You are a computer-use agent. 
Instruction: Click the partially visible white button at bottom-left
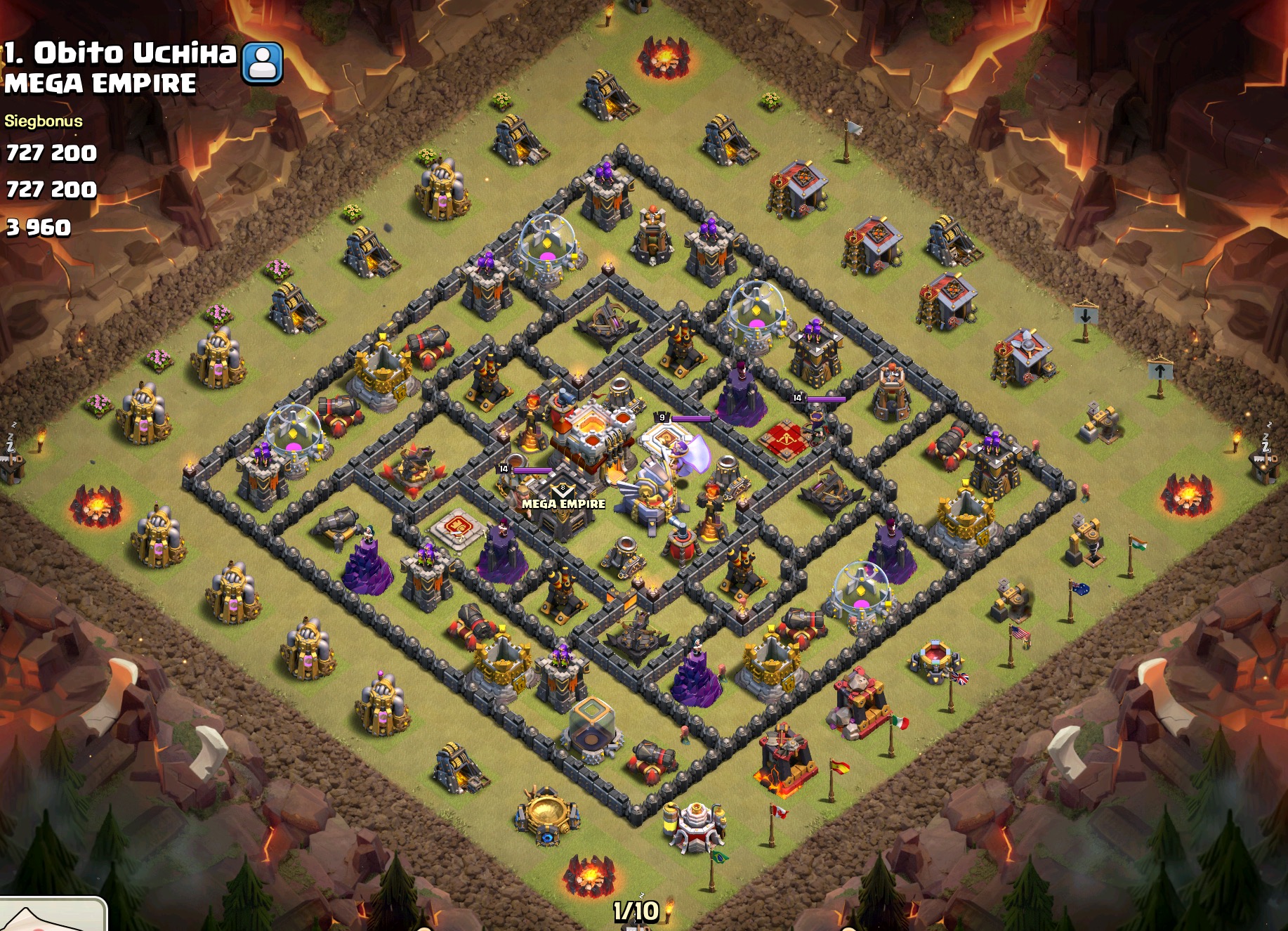point(52,915)
